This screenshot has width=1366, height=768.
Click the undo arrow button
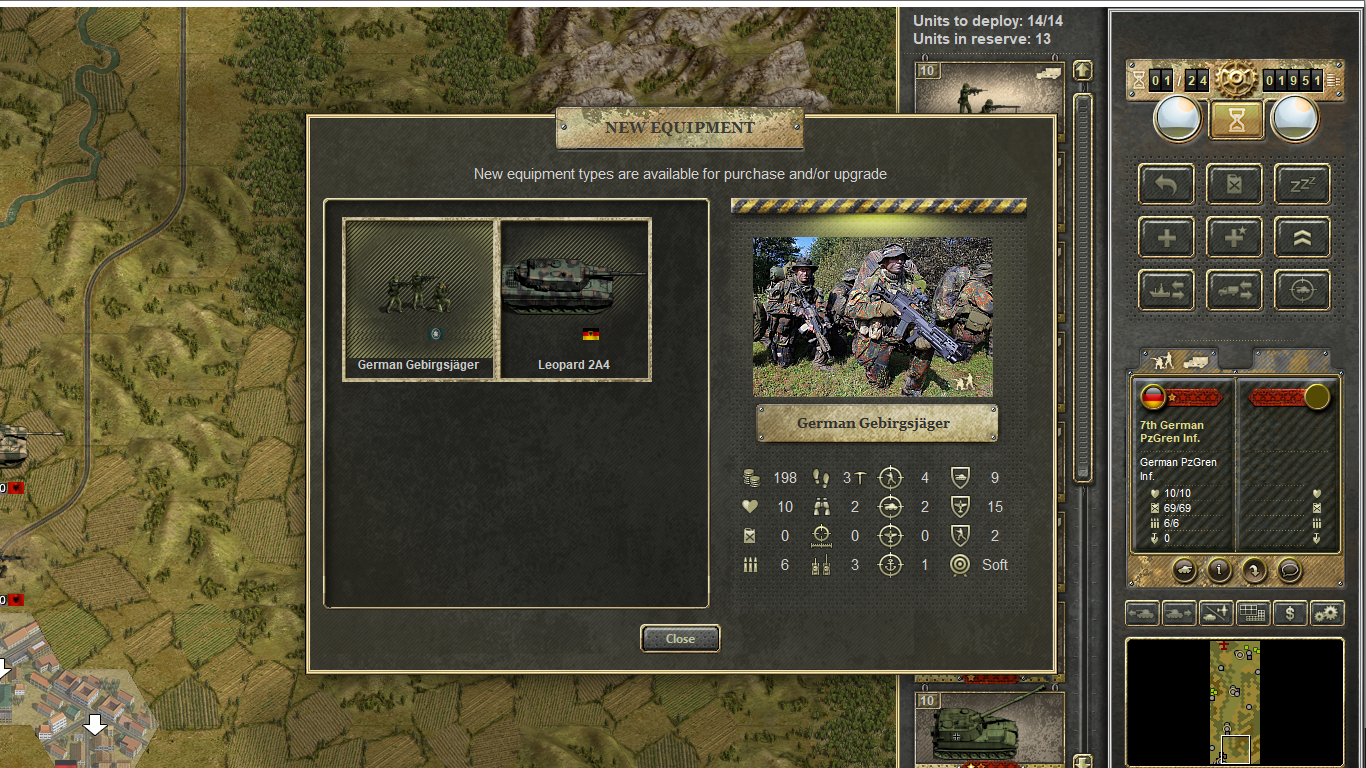(x=1166, y=184)
